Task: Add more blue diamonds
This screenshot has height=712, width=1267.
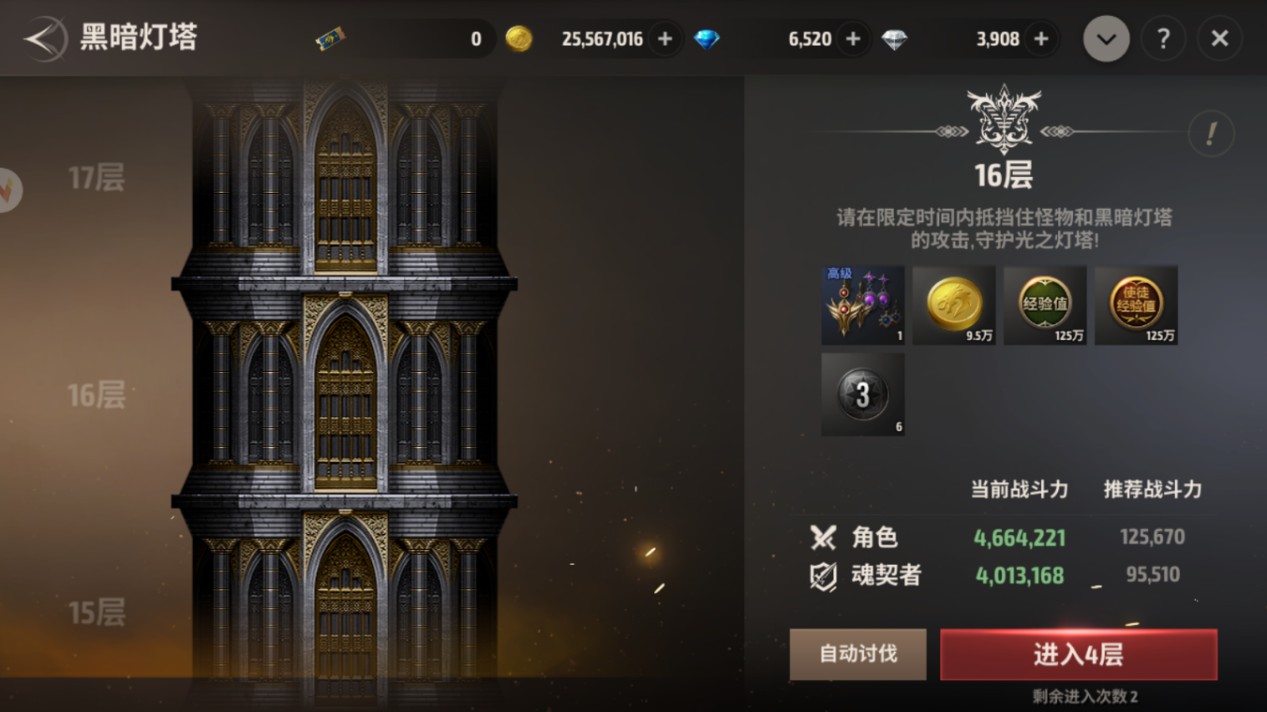Action: point(853,39)
